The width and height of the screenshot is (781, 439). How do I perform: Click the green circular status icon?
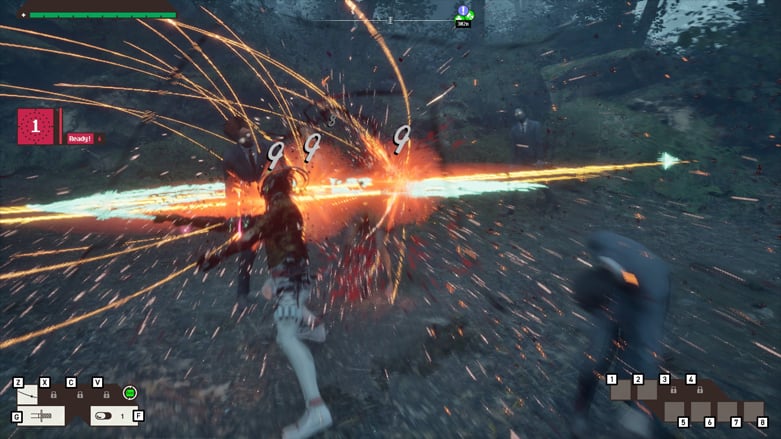click(129, 393)
